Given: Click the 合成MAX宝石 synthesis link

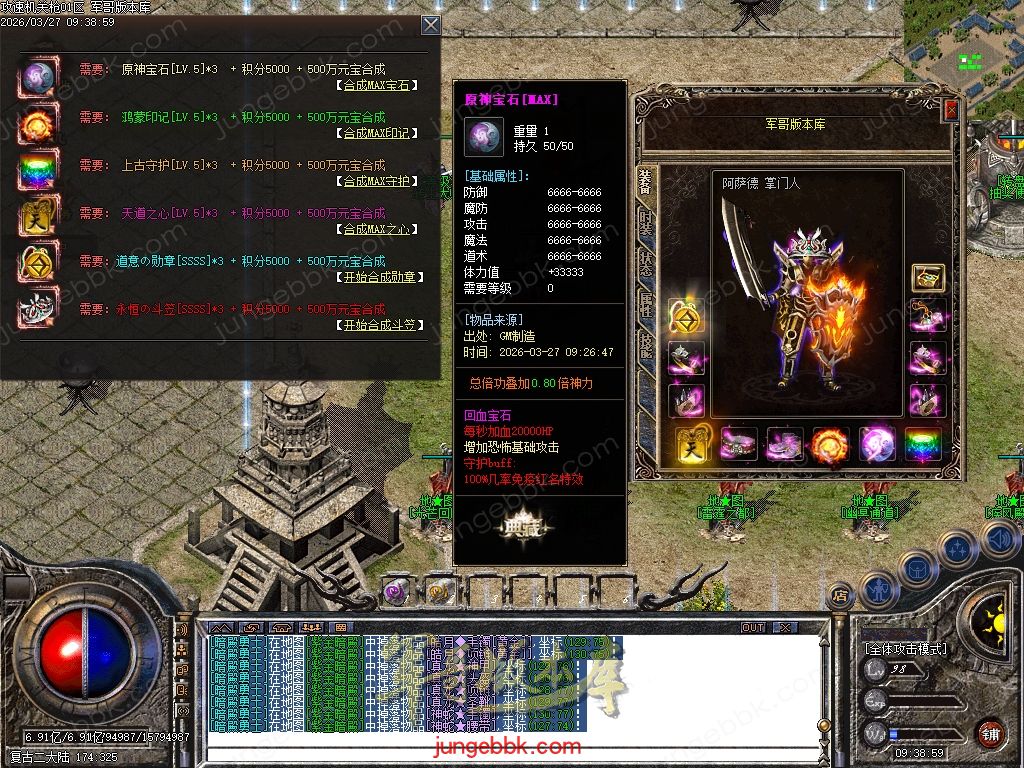Looking at the screenshot, I should click(x=376, y=86).
